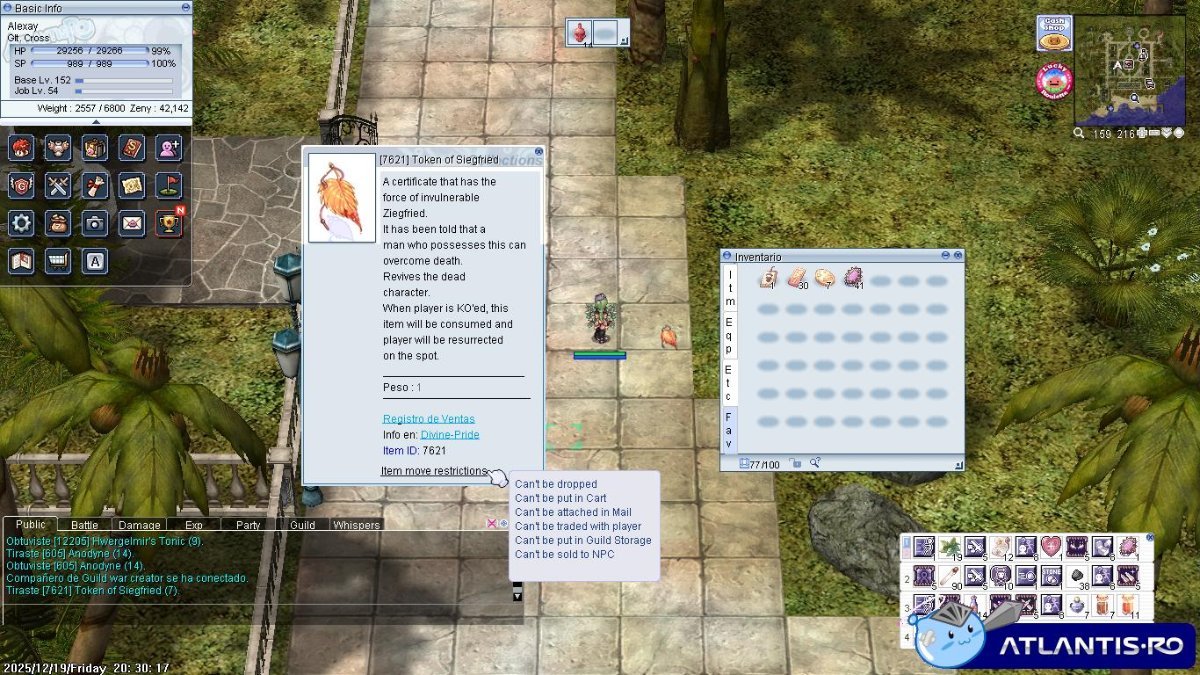
Task: Open settings with the gear icon
Action: tap(22, 223)
